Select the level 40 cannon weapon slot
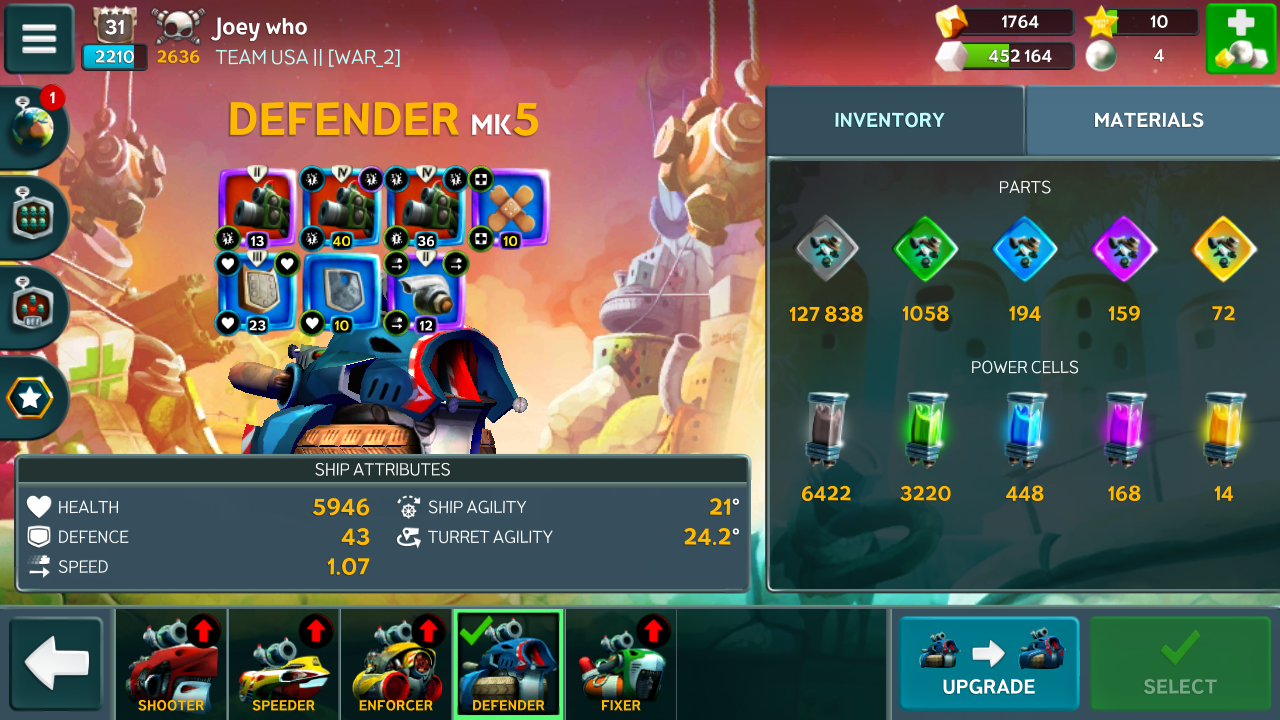Screen dimensions: 1280x720 click(342, 208)
